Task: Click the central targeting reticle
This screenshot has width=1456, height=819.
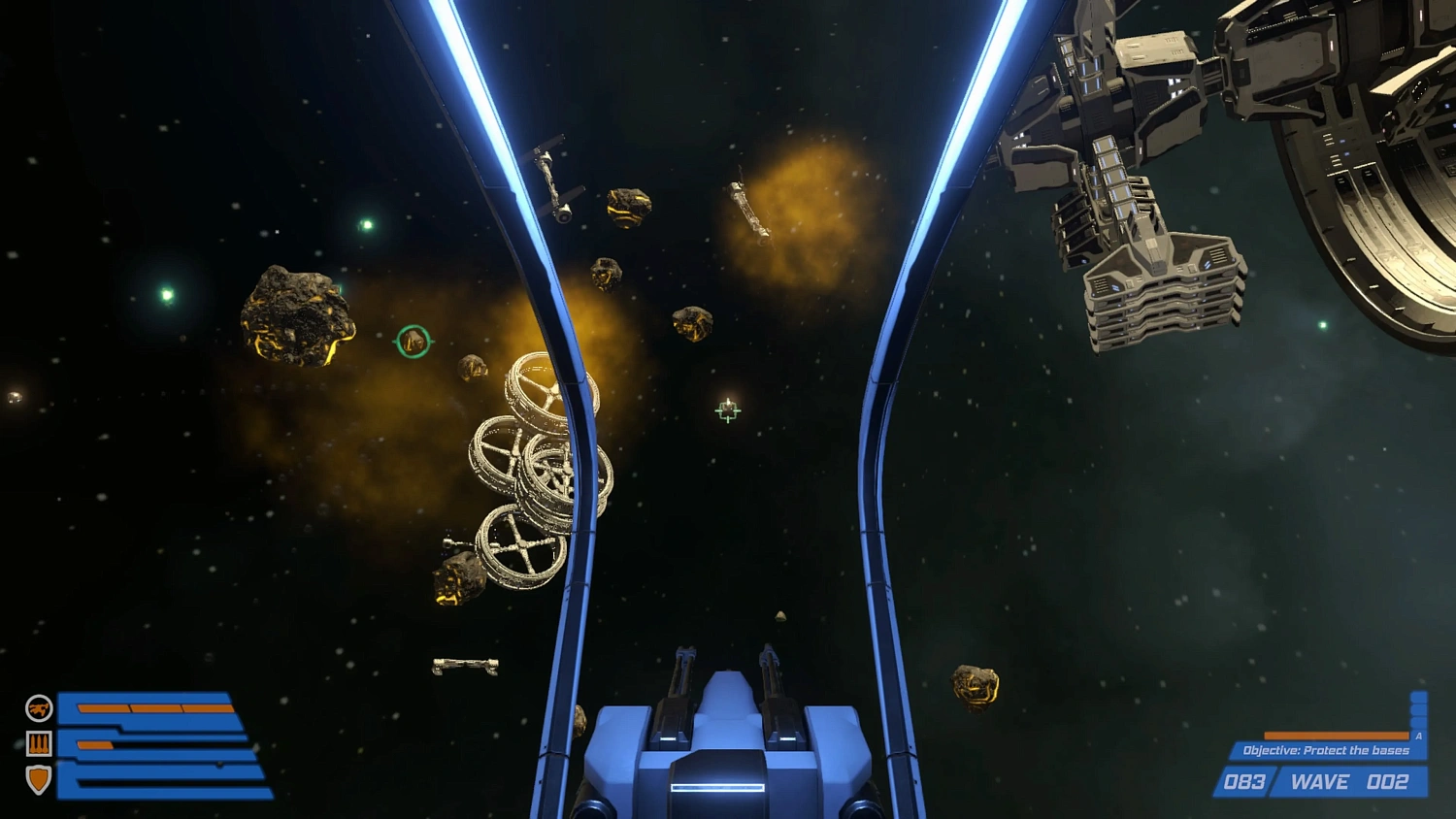Action: 728,410
